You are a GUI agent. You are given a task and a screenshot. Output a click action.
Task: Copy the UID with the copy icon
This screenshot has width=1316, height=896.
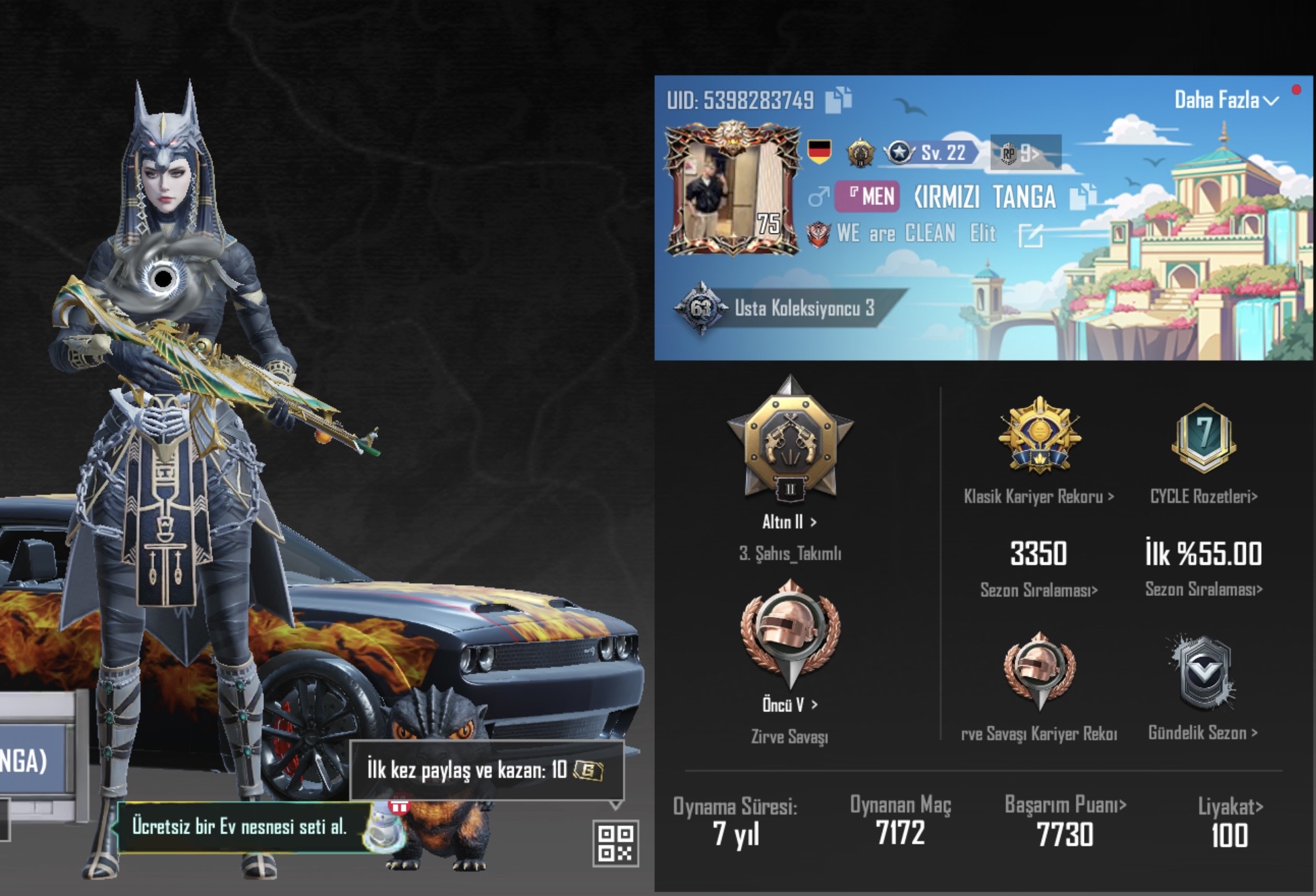pos(839,98)
